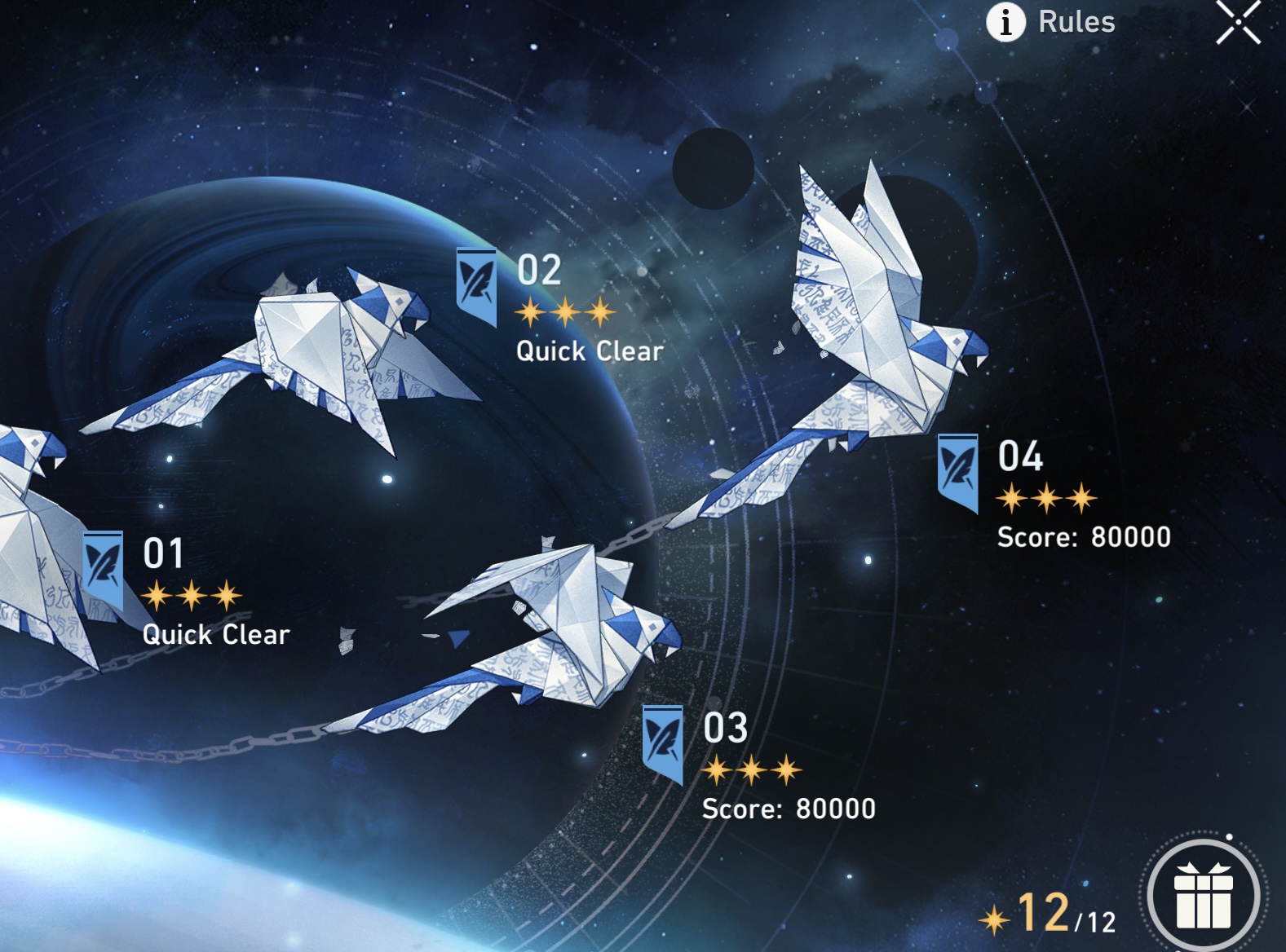
Task: Click the Score: 80000 text under stage 03
Action: click(x=789, y=809)
